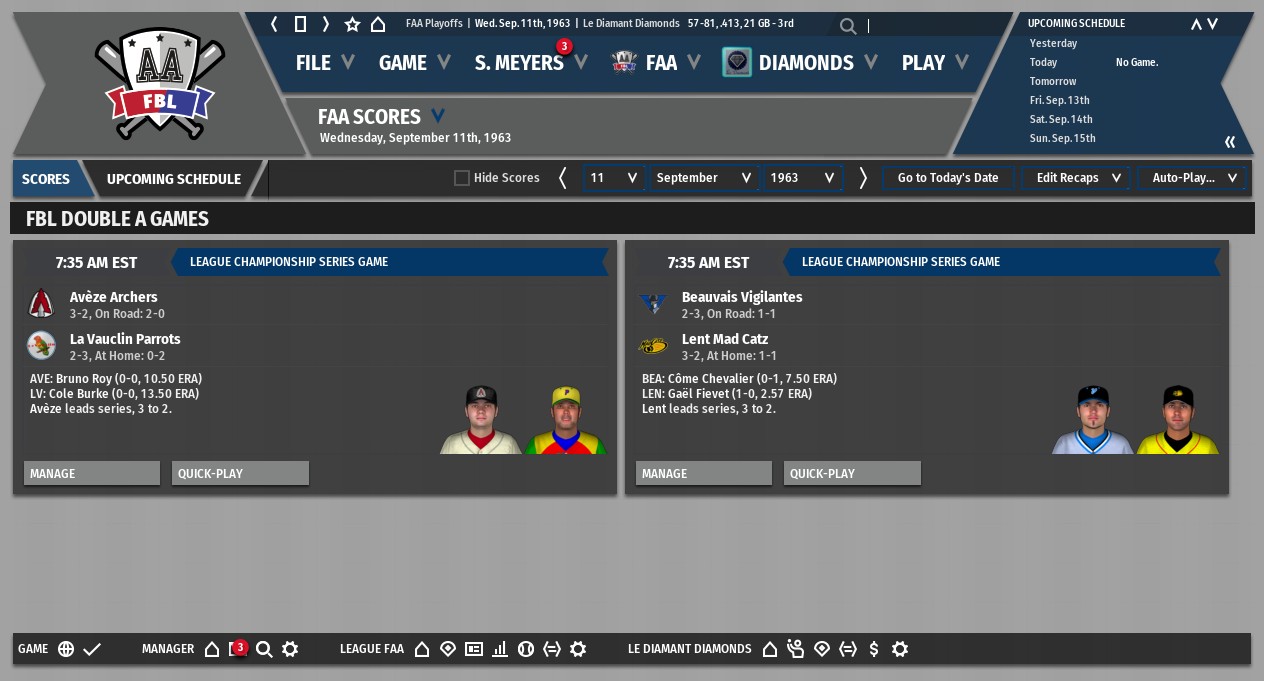
Task: Manage the Avèze at La Vauclin game
Action: 92,473
